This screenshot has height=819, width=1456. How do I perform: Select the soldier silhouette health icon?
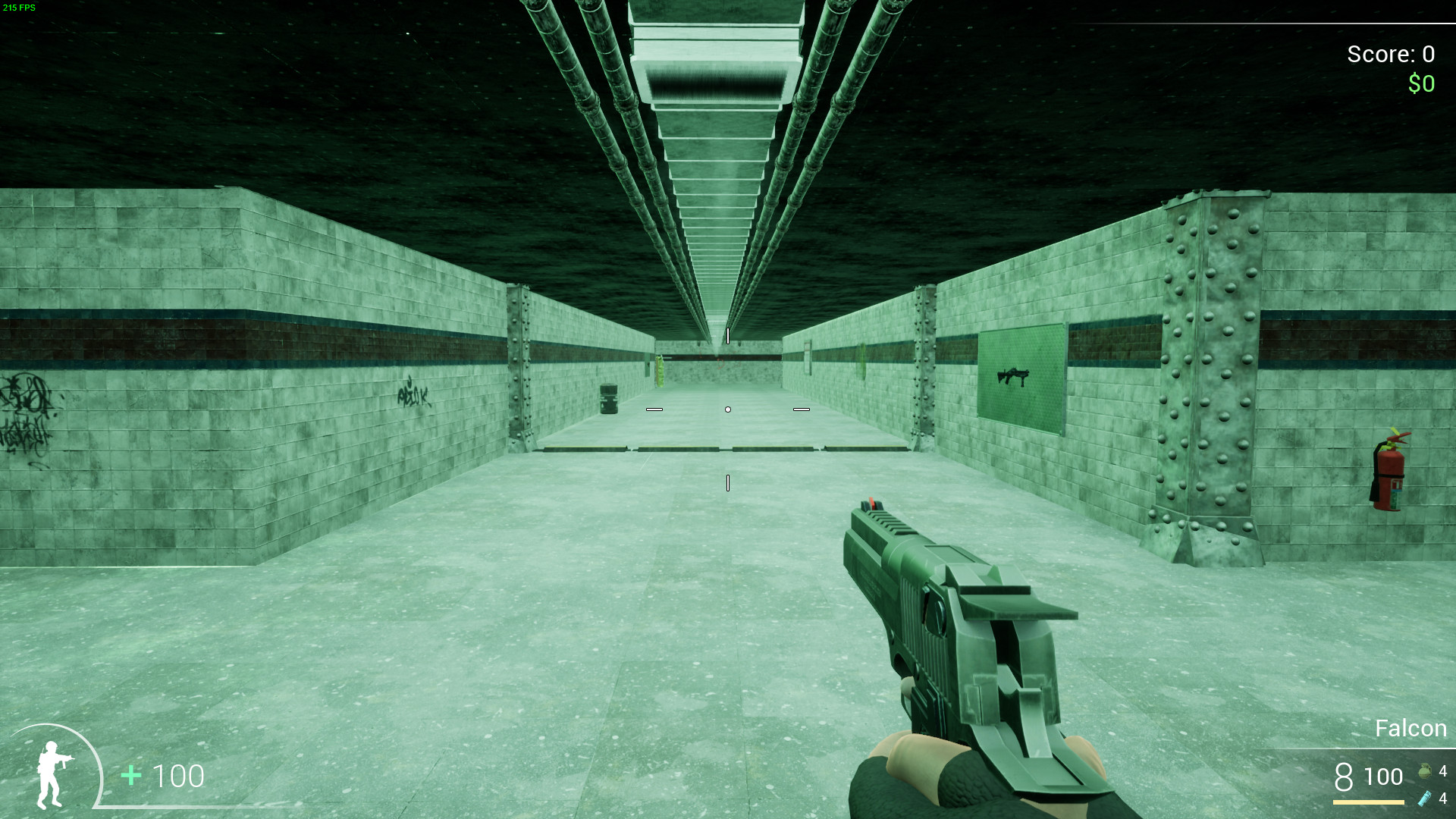tap(53, 775)
